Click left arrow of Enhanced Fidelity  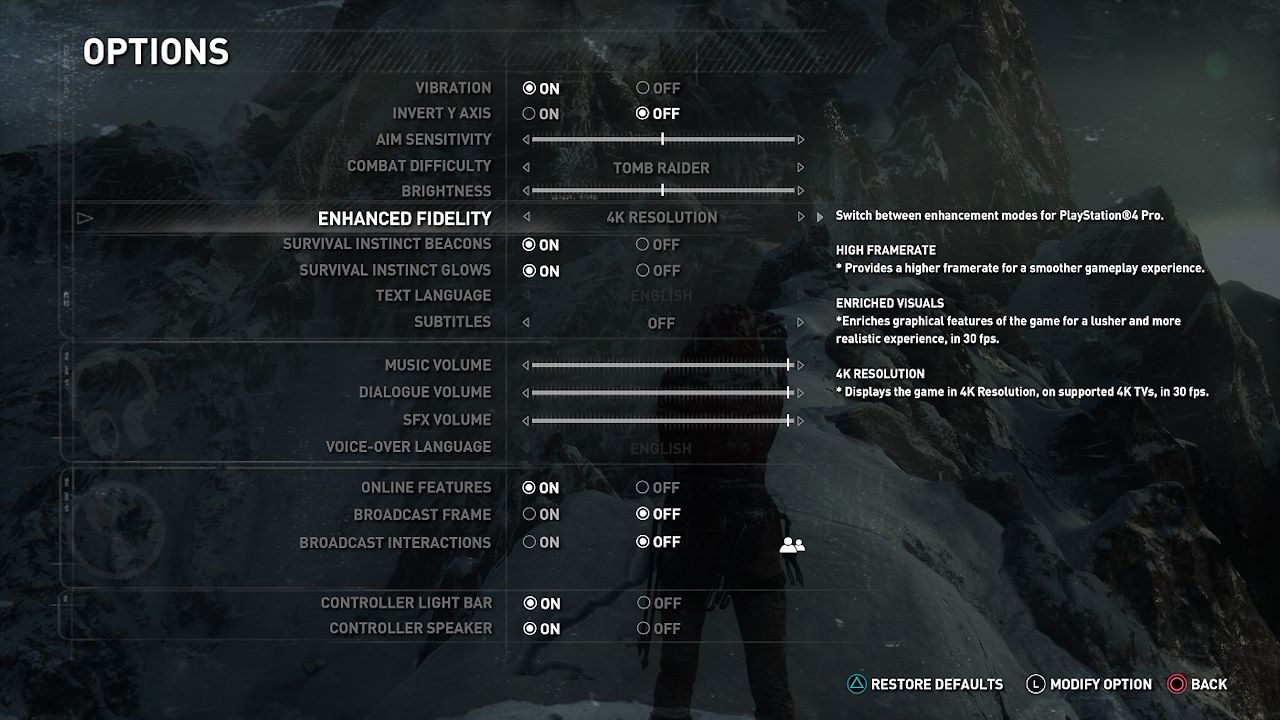[x=527, y=217]
